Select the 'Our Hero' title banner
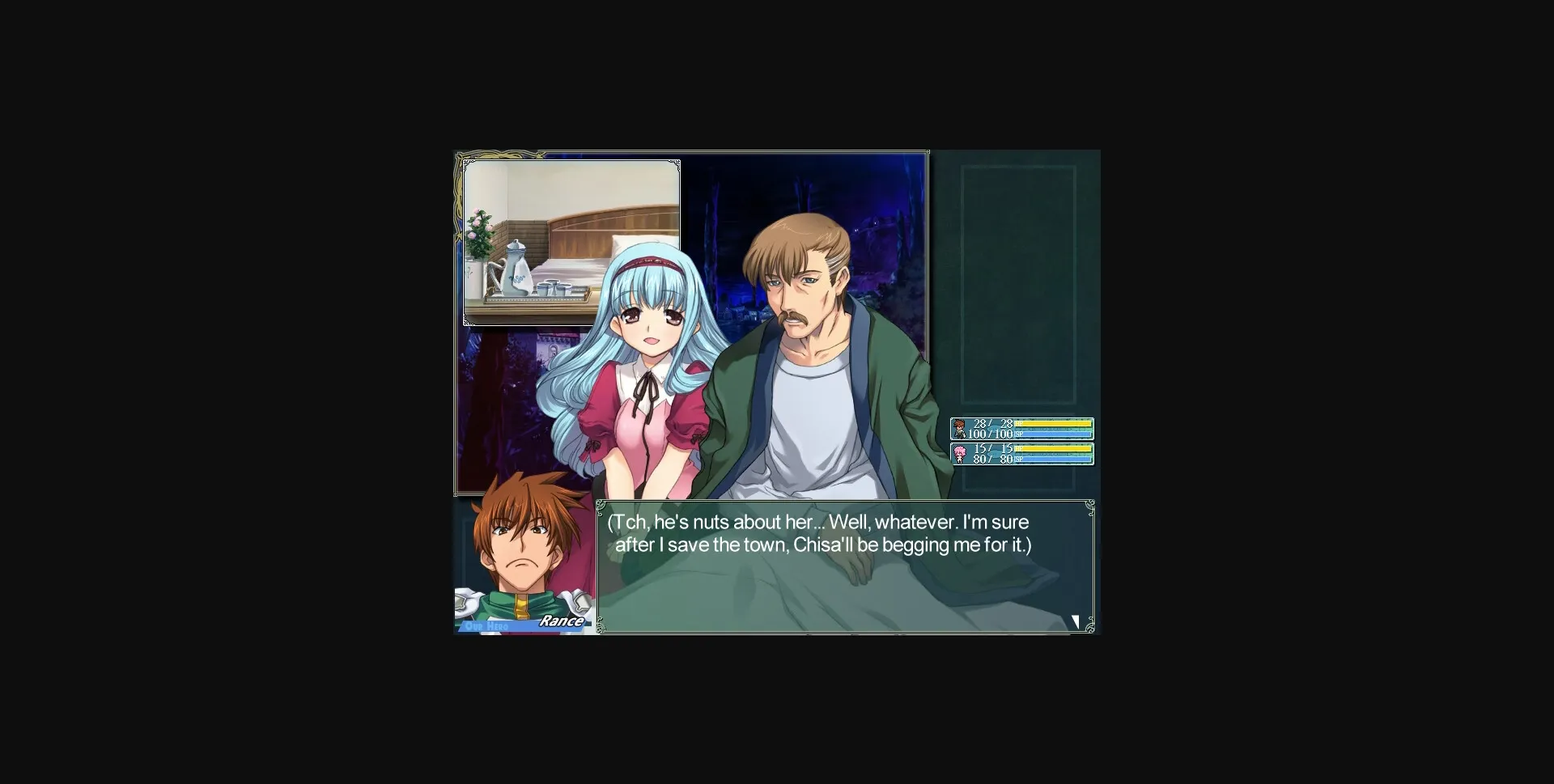The image size is (1554, 784). 486,626
